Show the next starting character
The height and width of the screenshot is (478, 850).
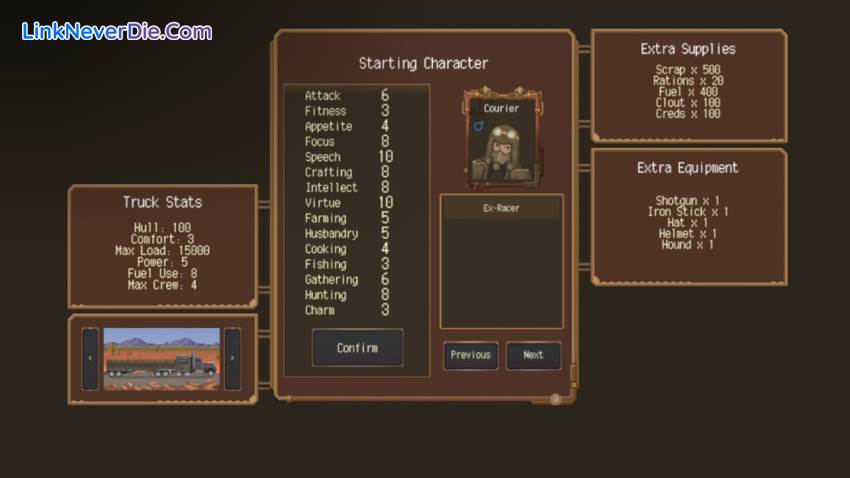[533, 355]
